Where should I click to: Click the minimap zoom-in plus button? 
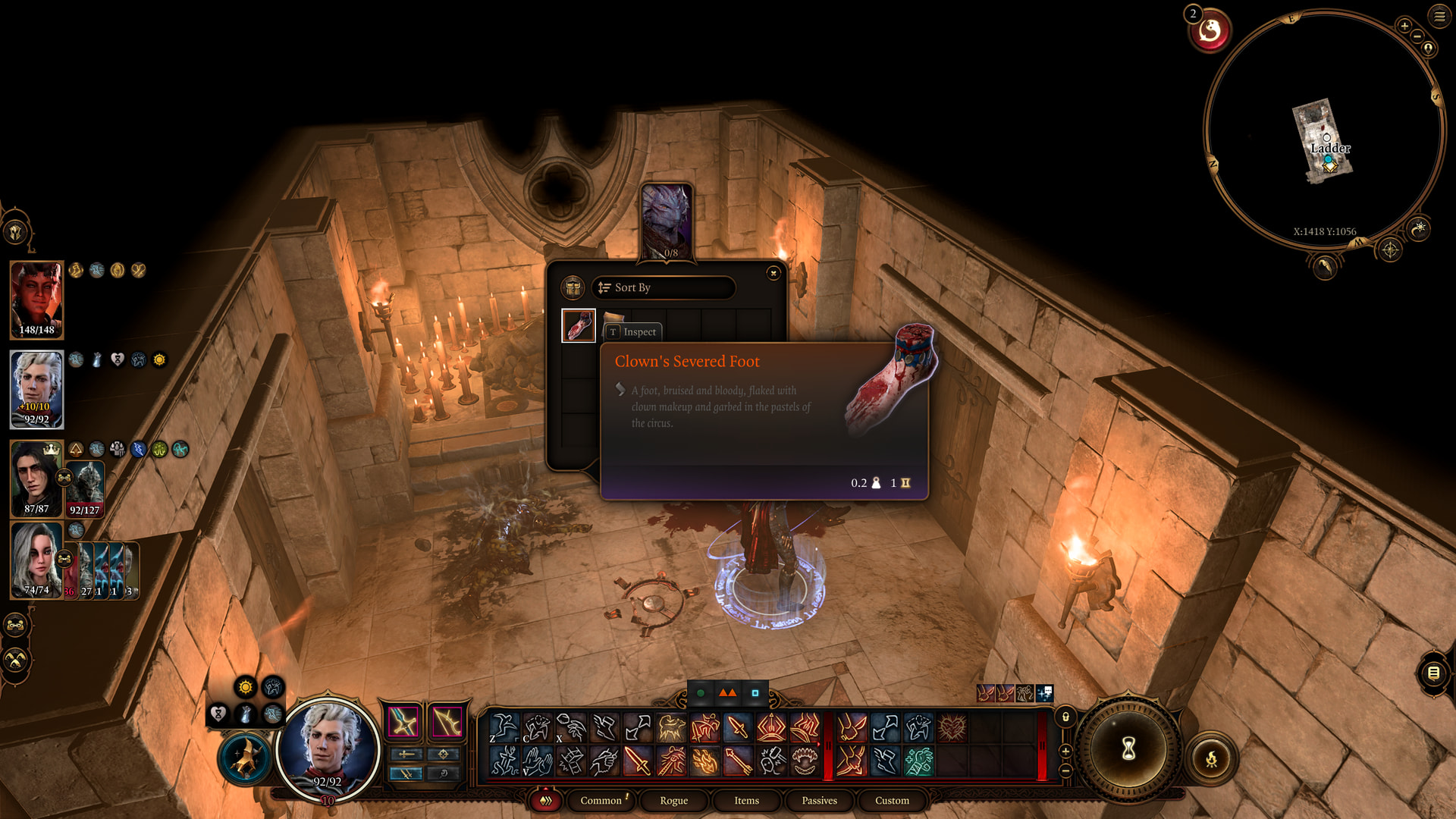1404,26
